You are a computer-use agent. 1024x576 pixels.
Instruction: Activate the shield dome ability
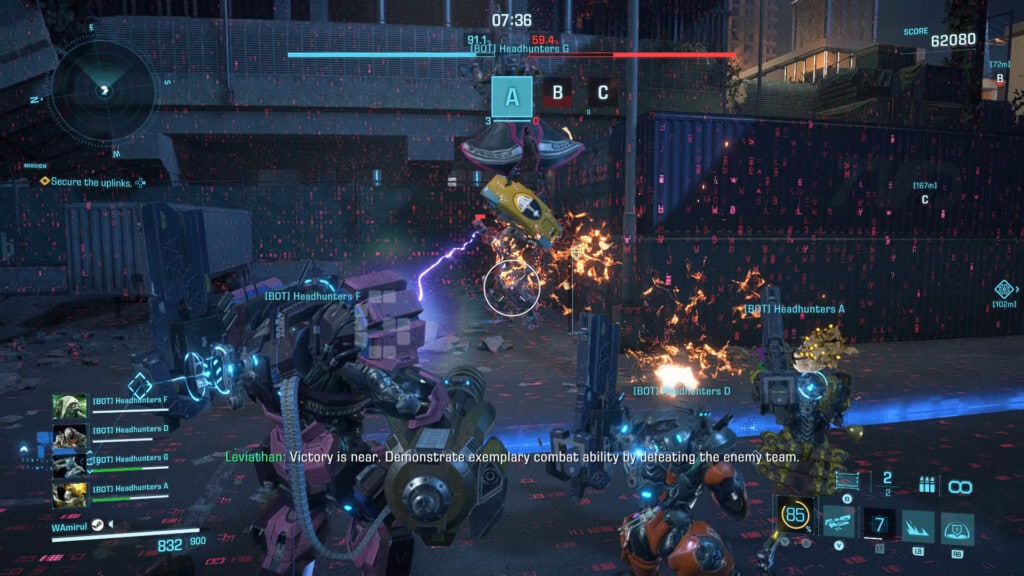tap(957, 525)
